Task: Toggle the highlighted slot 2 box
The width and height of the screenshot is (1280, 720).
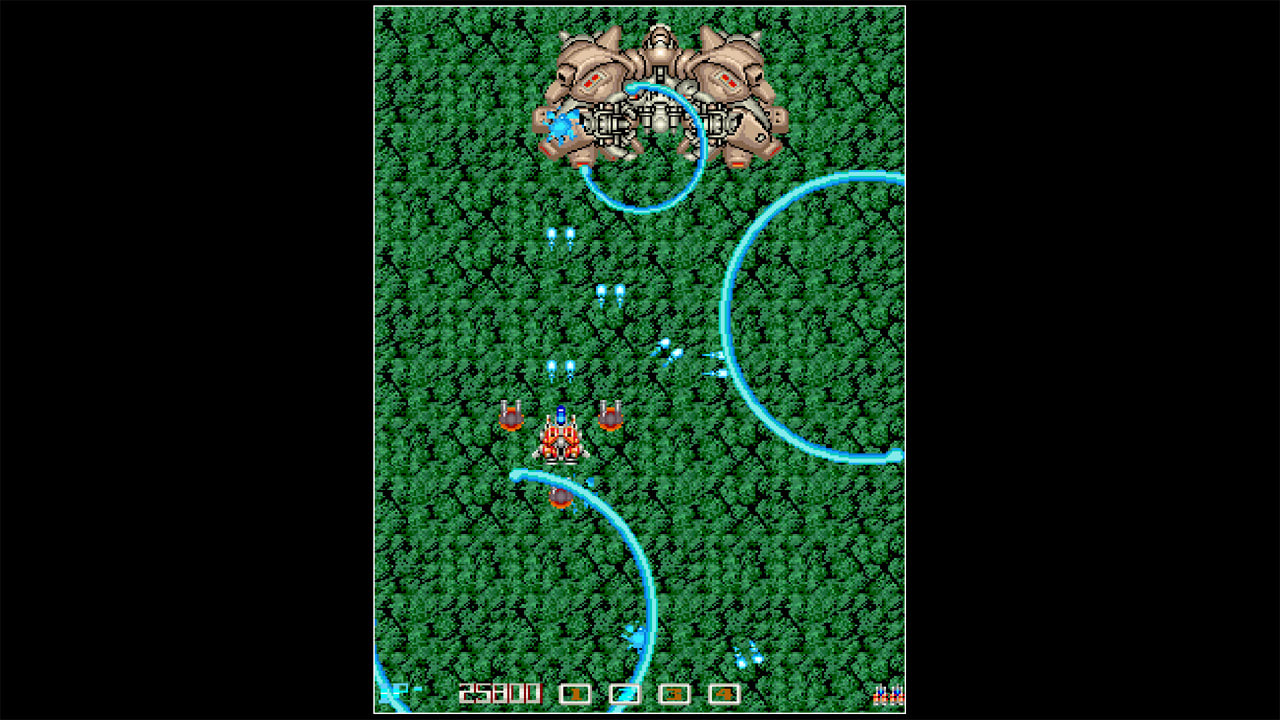Action: (626, 692)
